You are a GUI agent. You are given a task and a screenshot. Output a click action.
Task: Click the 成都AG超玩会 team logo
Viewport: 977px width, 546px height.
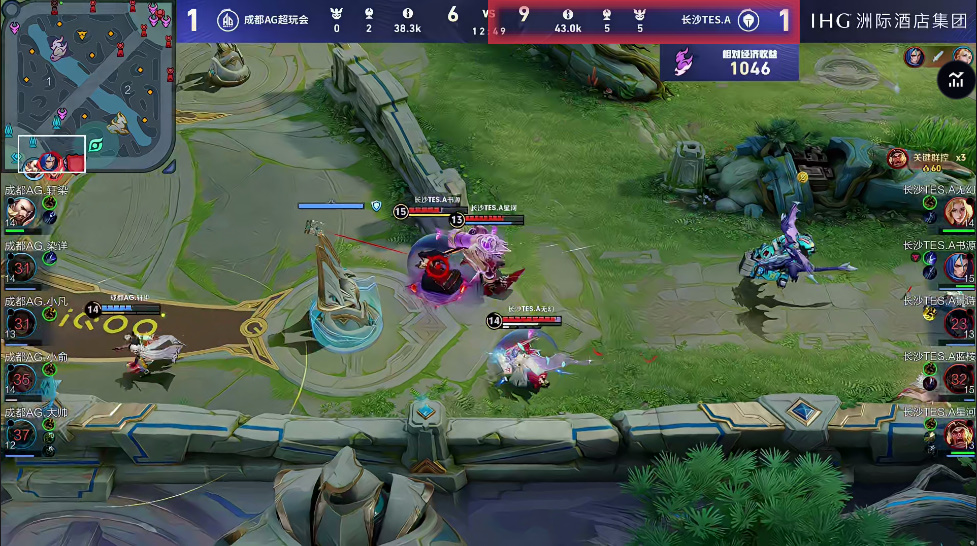[x=227, y=20]
